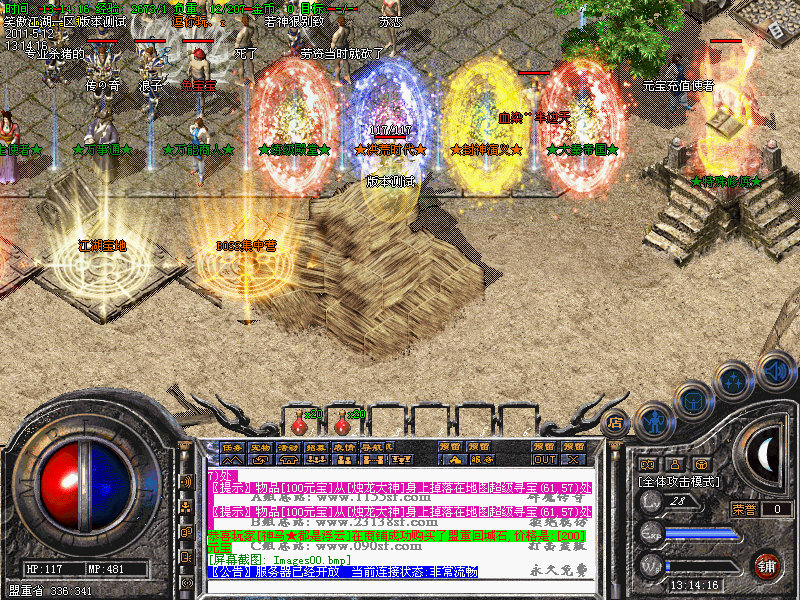Click the X exit button
The image size is (800, 600).
(x=574, y=460)
